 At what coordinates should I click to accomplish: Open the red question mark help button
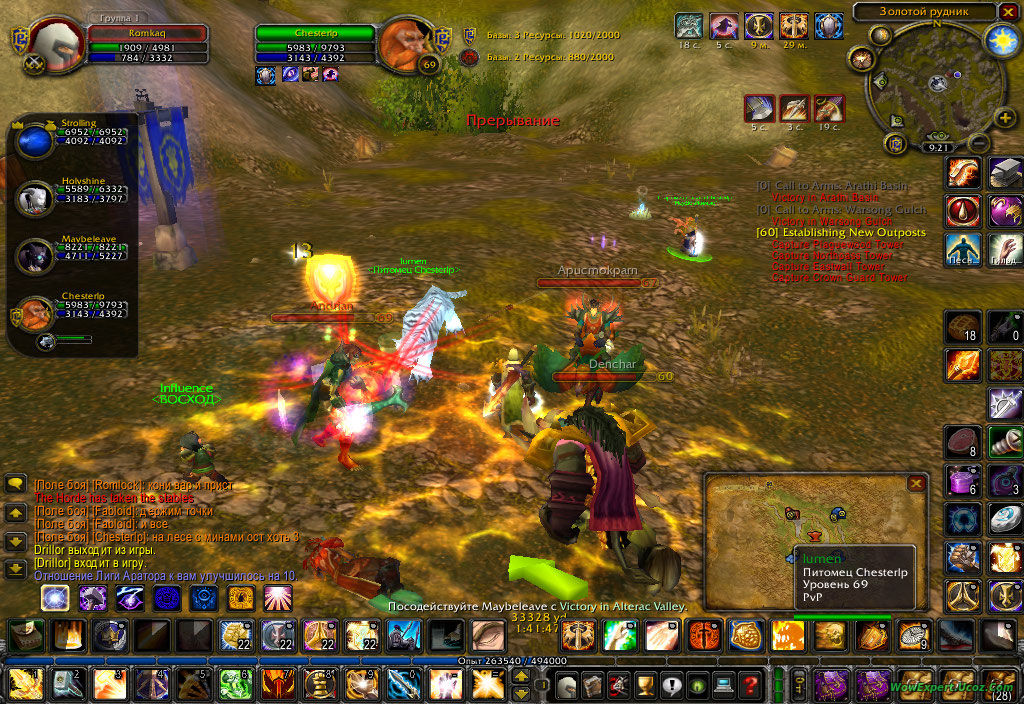tap(750, 686)
